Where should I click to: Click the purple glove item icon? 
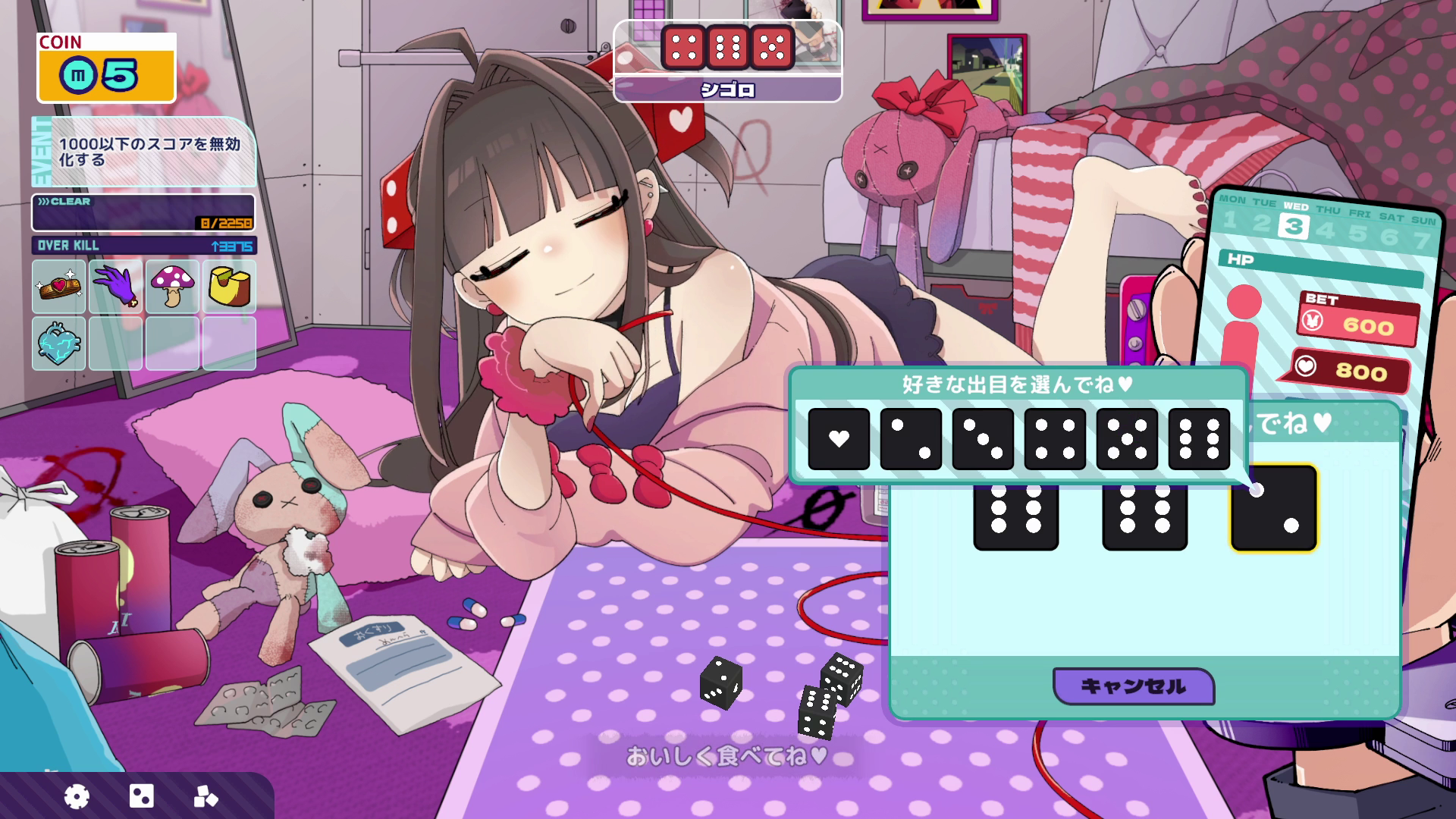(115, 287)
